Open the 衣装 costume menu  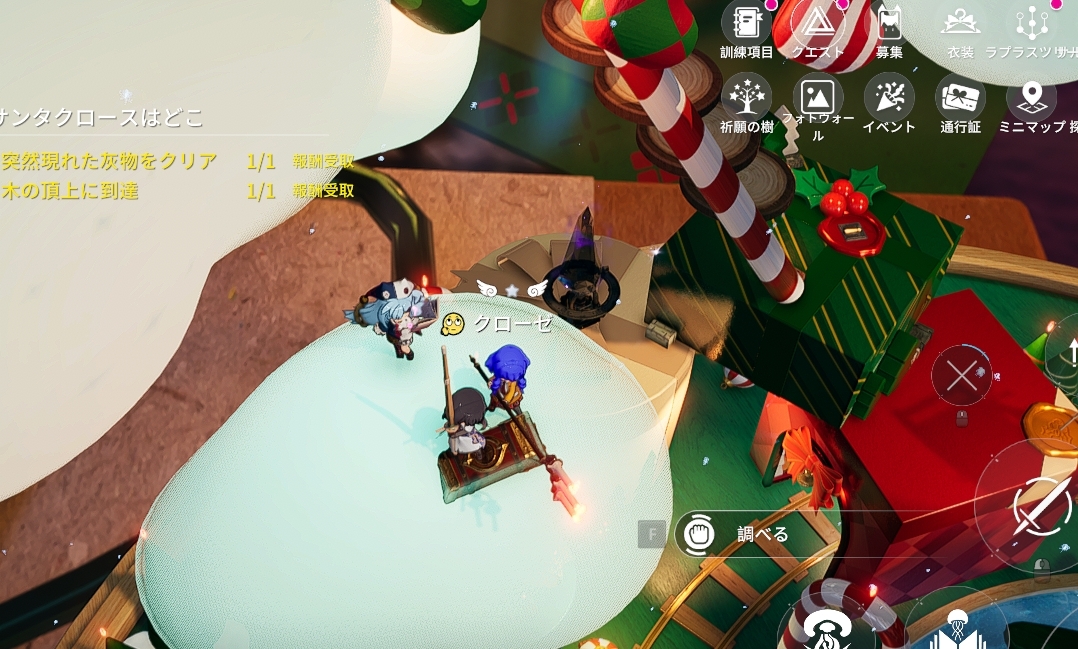click(960, 24)
